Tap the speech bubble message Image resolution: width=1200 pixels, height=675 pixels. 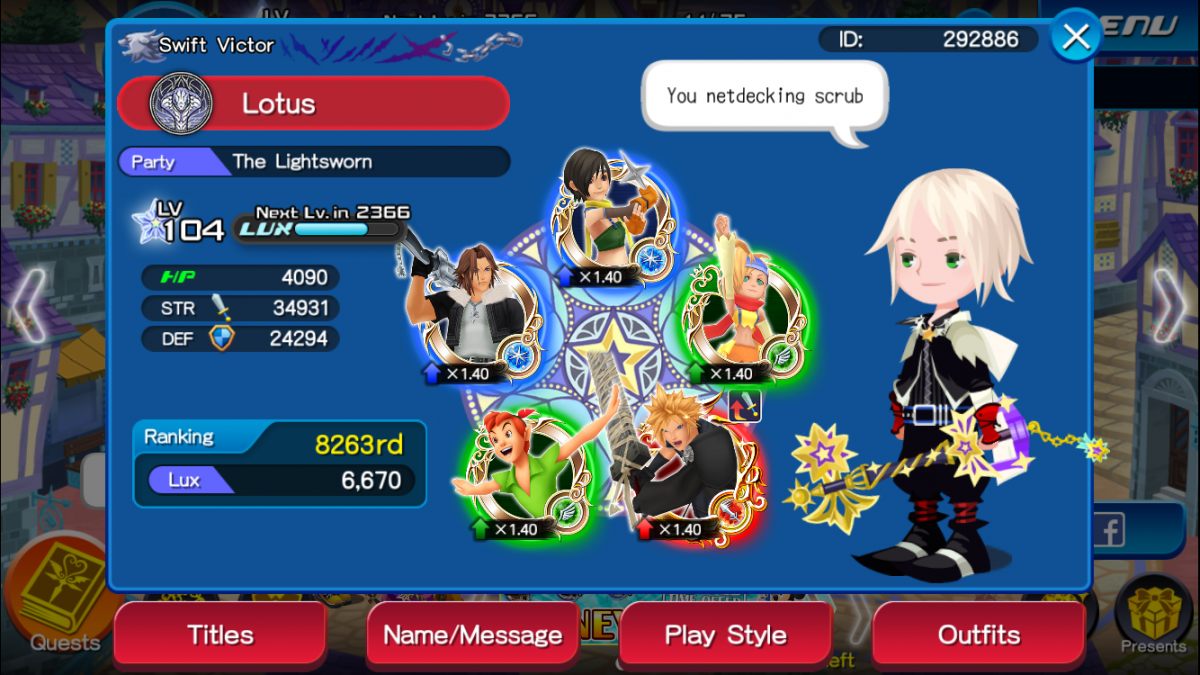[764, 97]
